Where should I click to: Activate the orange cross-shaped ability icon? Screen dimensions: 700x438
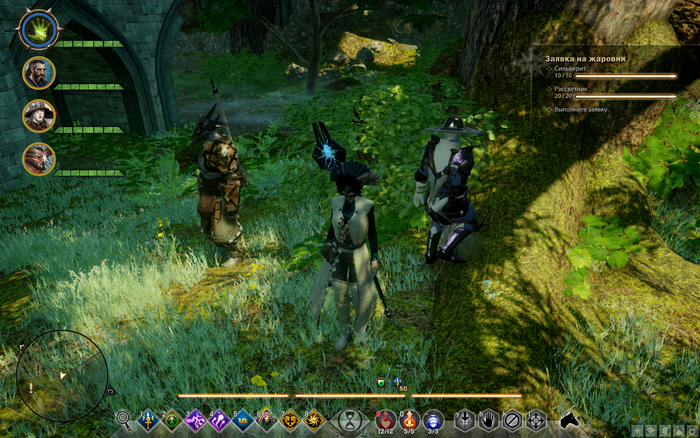pos(291,420)
